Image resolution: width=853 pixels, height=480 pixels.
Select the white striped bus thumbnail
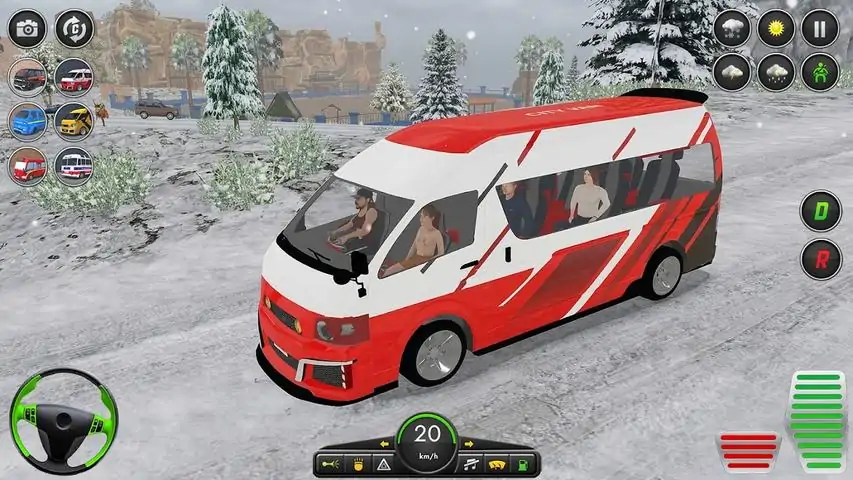(73, 165)
